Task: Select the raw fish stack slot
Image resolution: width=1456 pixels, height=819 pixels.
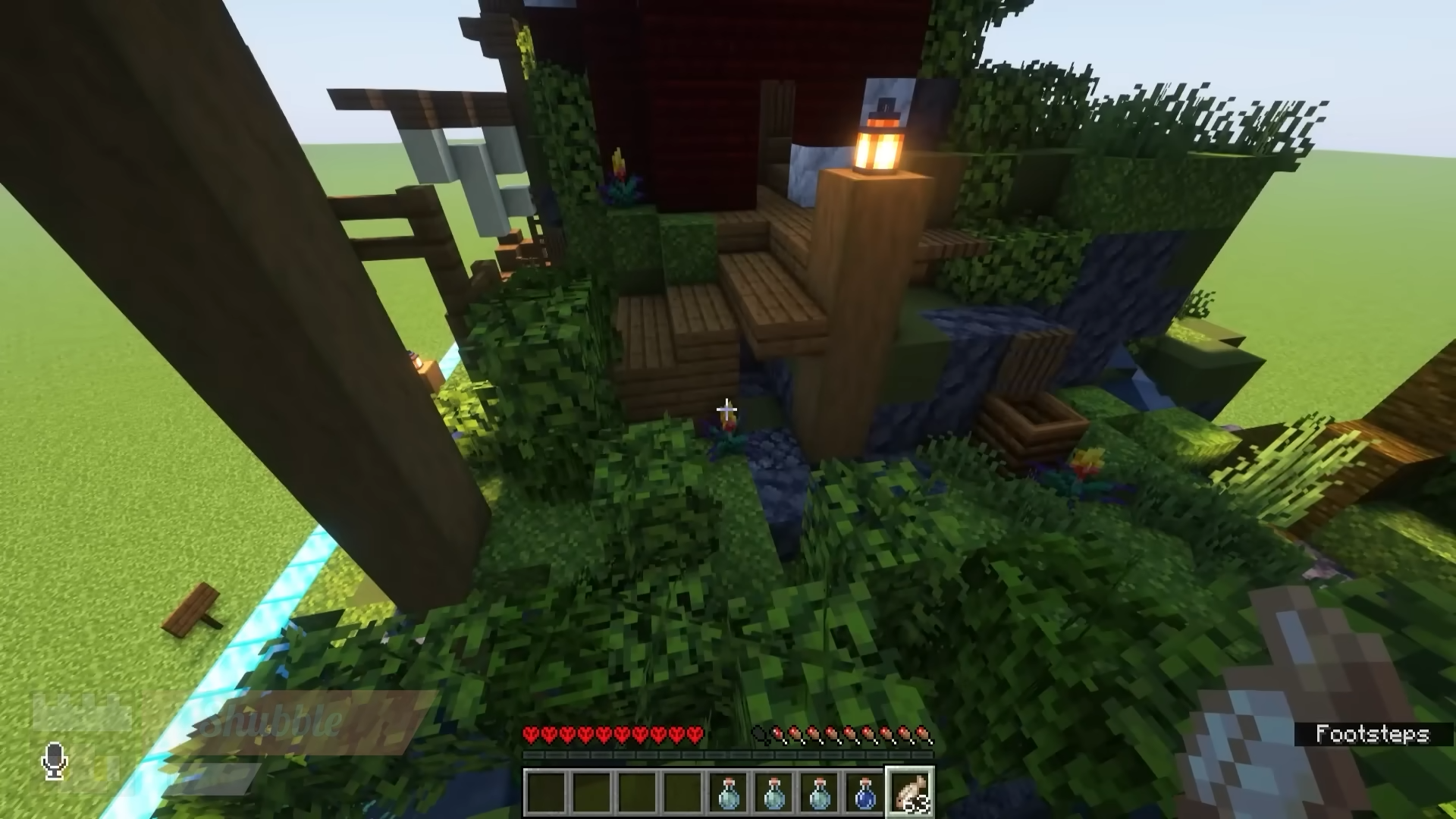Action: 910,792
